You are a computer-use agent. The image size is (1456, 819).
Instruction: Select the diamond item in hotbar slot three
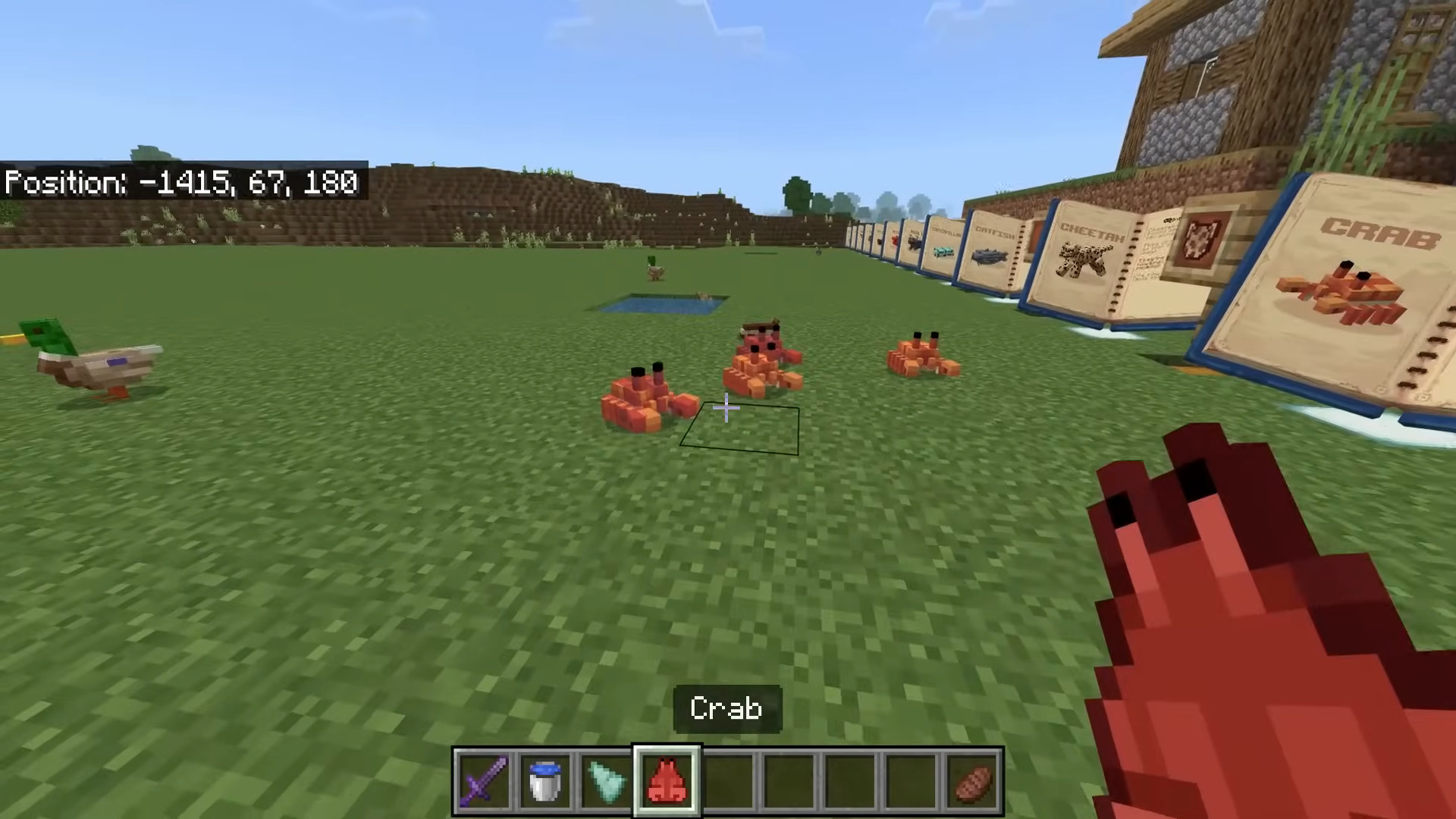point(605,780)
